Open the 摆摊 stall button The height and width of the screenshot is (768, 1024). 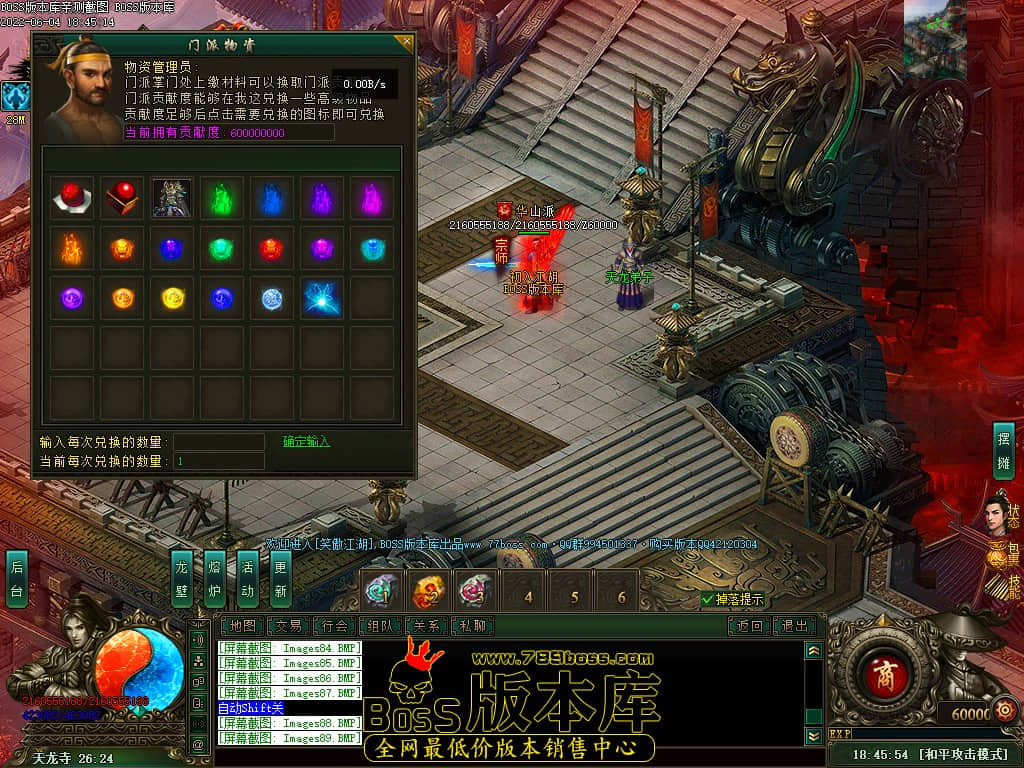[1003, 452]
